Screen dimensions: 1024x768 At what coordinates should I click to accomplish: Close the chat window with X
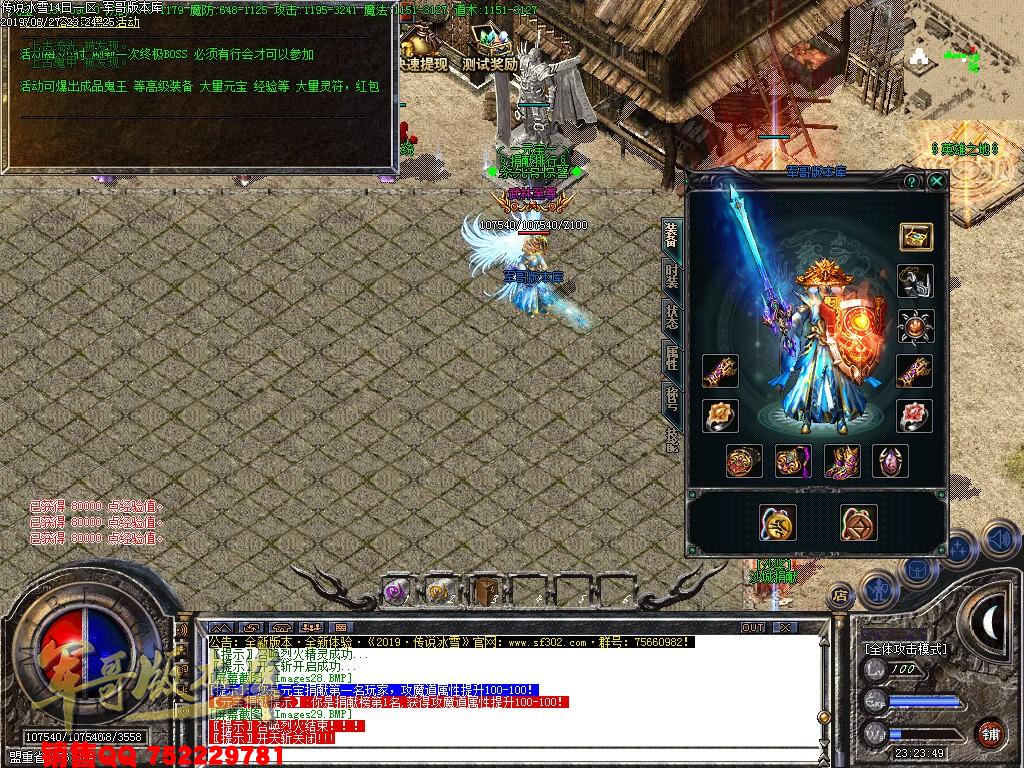[784, 627]
